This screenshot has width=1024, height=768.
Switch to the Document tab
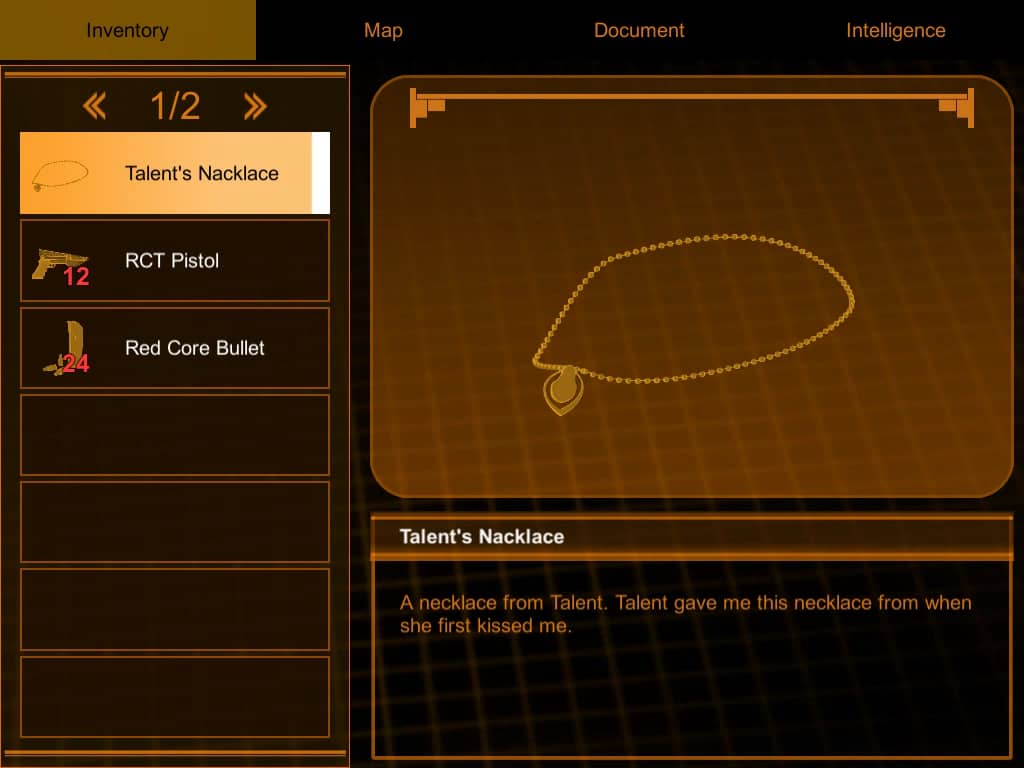pos(639,30)
